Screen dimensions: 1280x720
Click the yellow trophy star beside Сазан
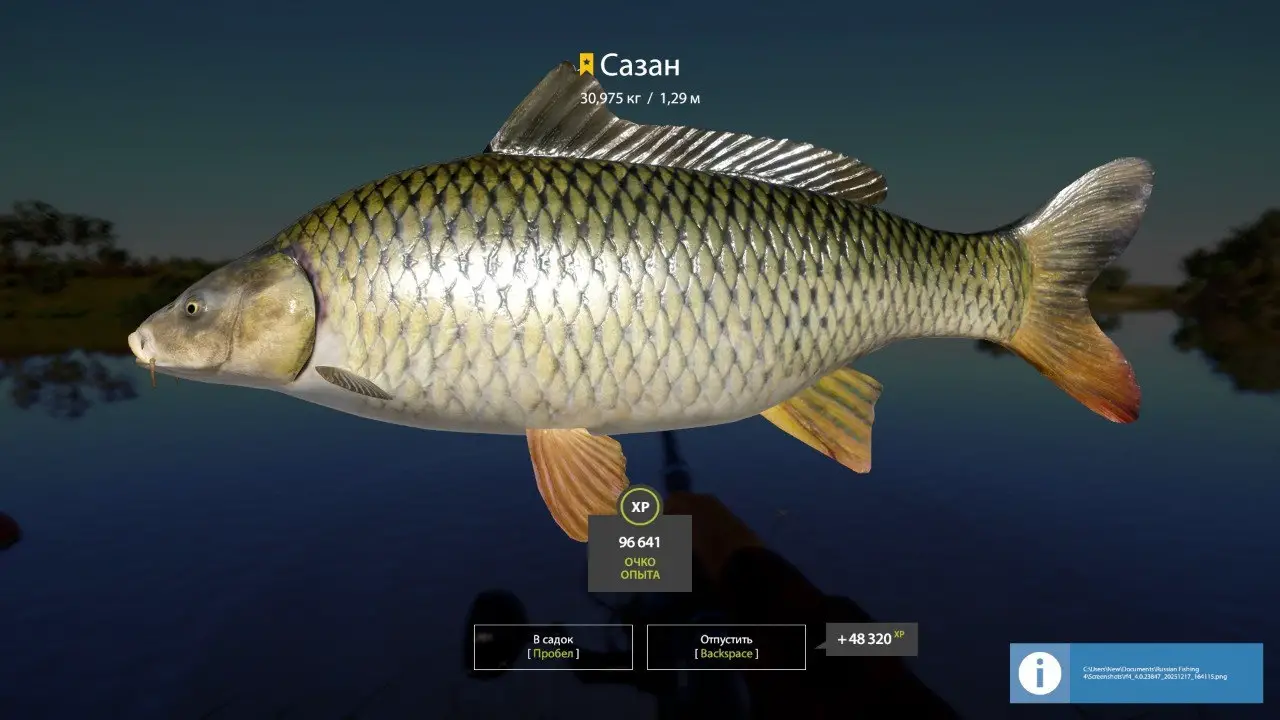pyautogui.click(x=588, y=64)
